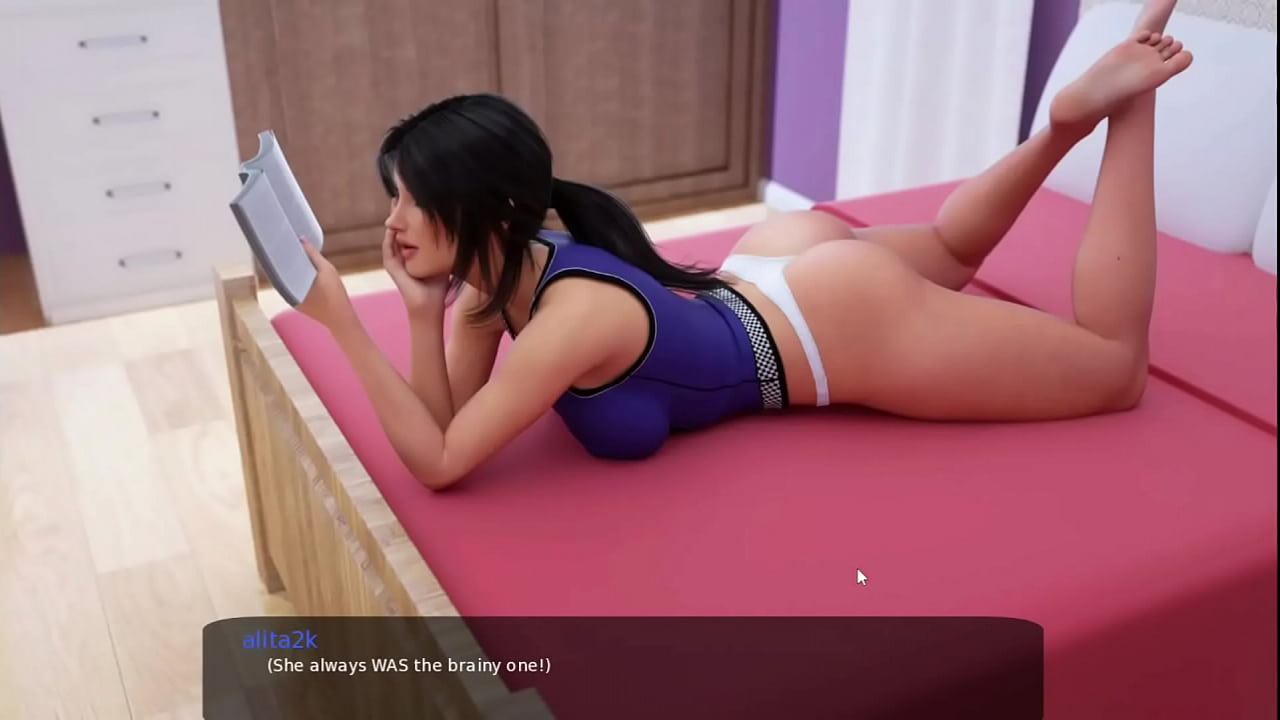Click the bottom edge of the screen
This screenshot has width=1280, height=720.
click(x=640, y=715)
